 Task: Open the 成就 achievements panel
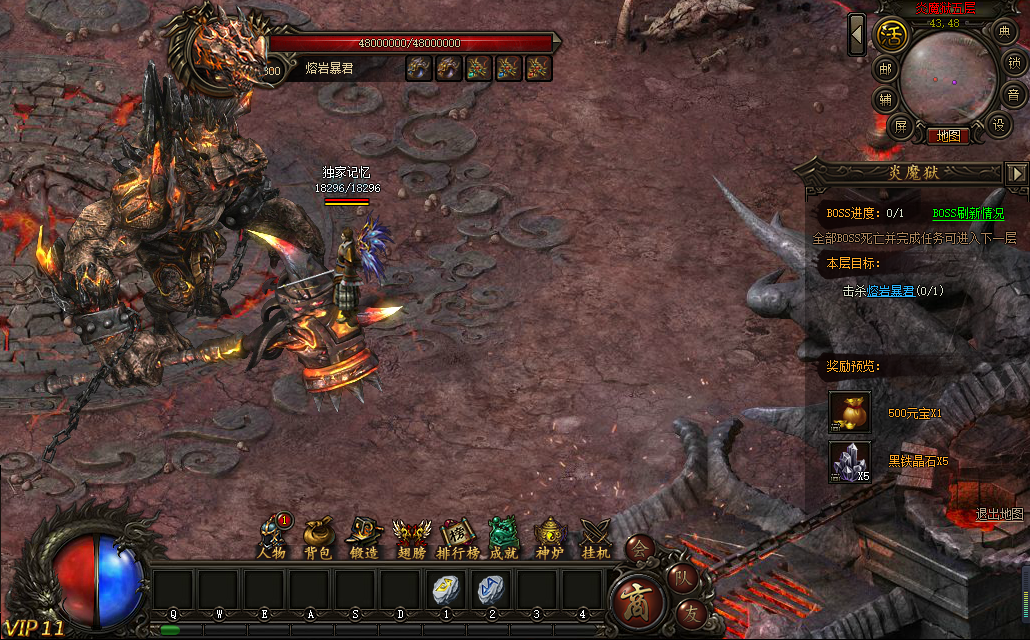tap(504, 537)
